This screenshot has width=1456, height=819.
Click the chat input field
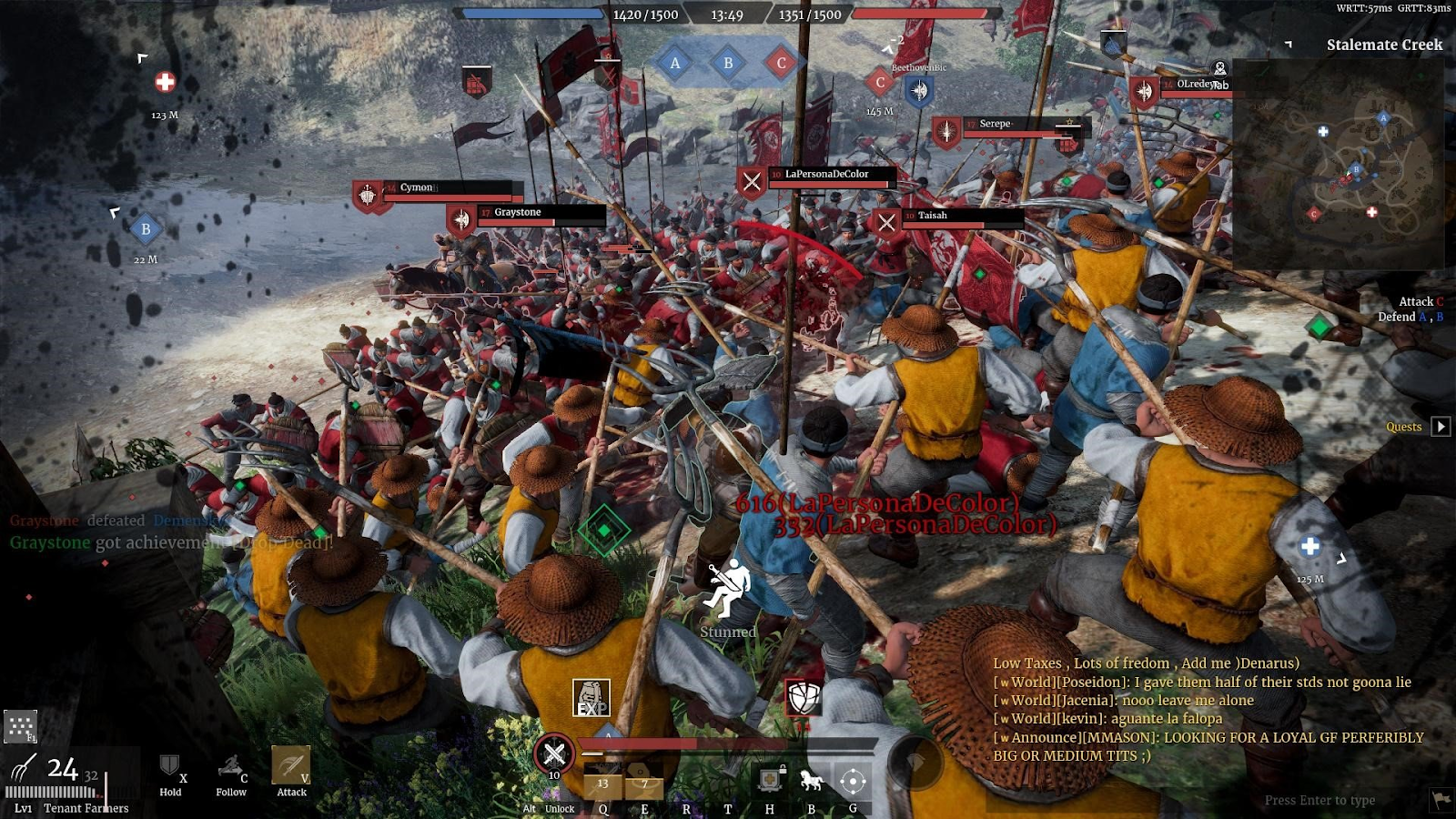[1319, 801]
